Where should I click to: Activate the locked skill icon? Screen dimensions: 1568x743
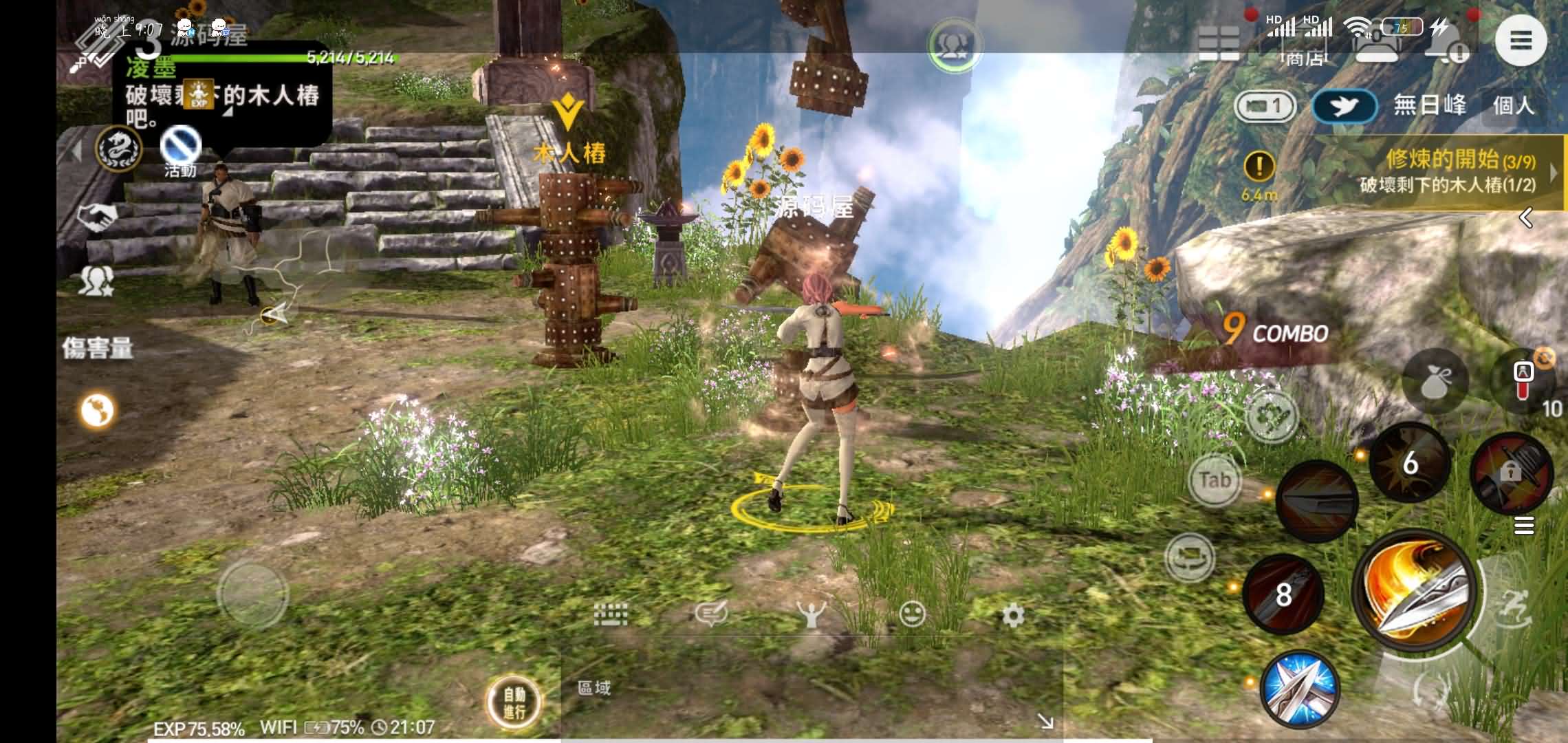coord(1510,473)
